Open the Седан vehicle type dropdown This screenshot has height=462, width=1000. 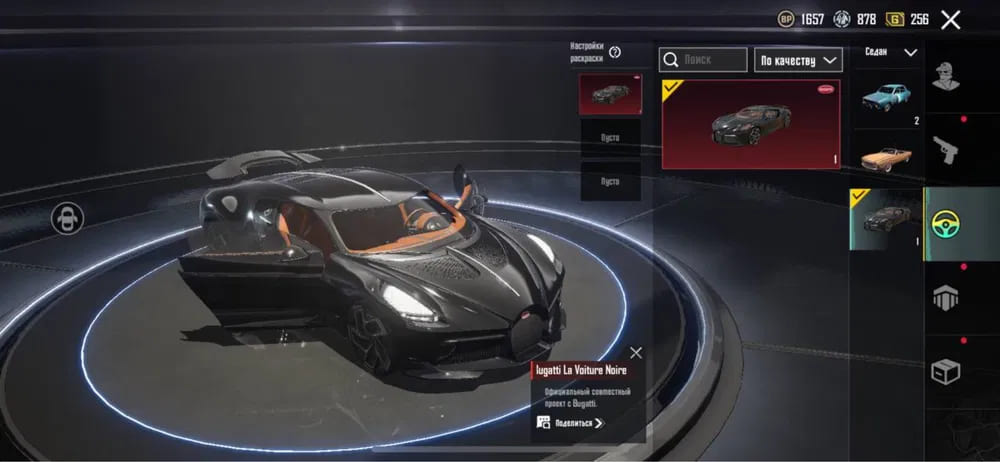click(x=889, y=52)
